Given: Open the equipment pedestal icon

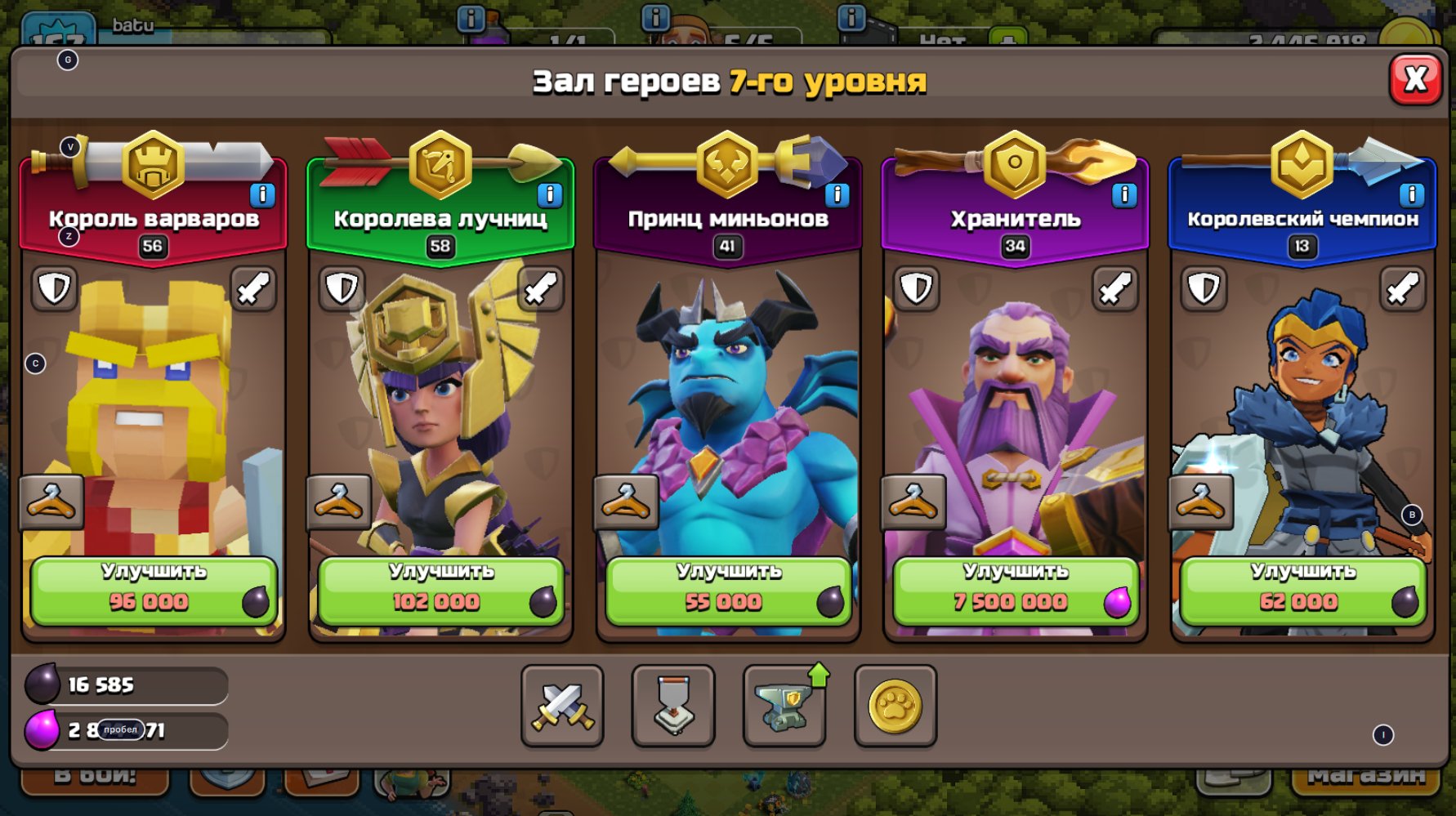Looking at the screenshot, I should (x=674, y=707).
